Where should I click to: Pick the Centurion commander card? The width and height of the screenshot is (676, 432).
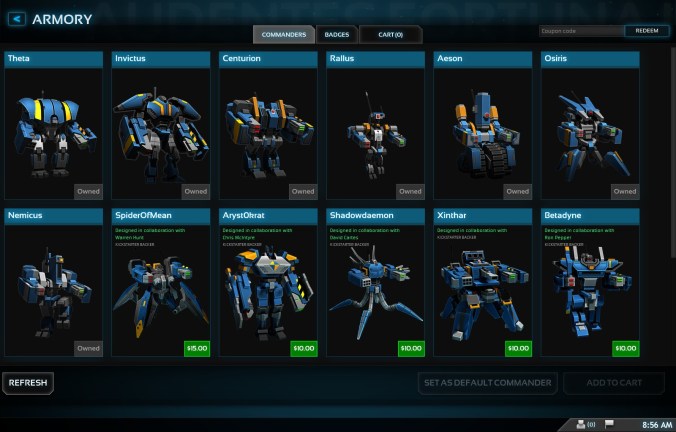[x=268, y=126]
